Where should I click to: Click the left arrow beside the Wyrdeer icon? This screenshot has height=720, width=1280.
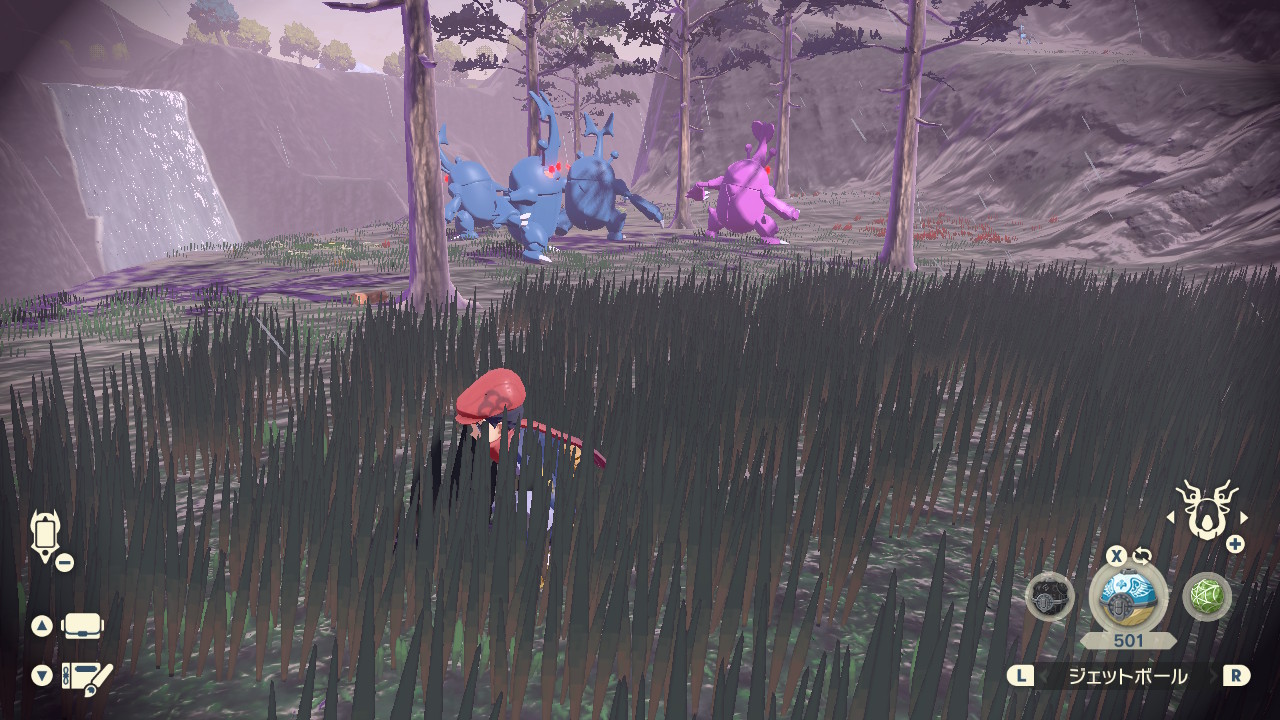coord(1172,517)
